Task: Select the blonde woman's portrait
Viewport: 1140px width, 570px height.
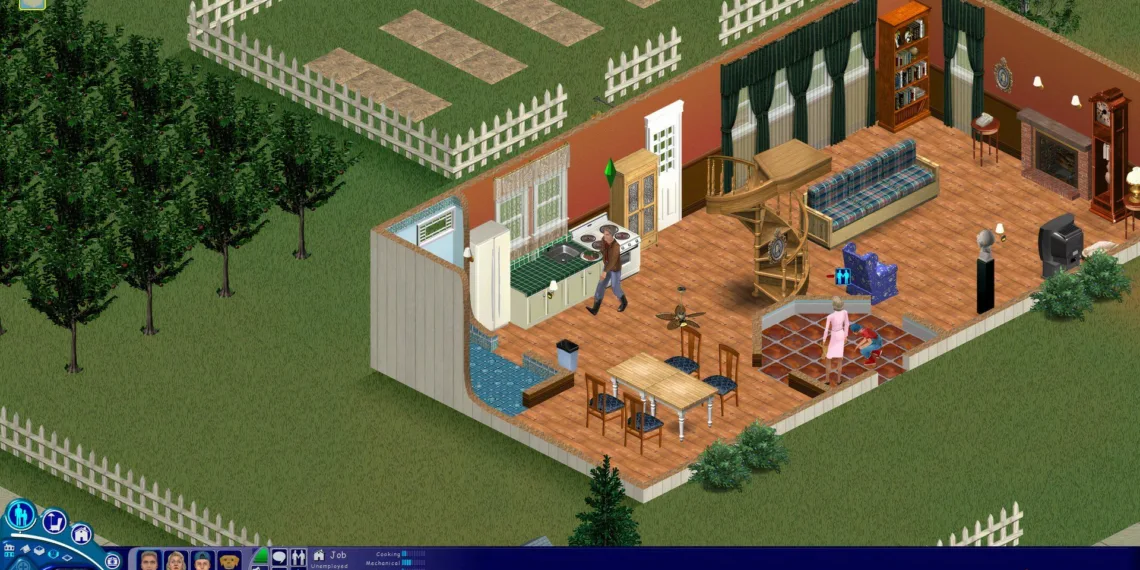Action: coord(176,560)
